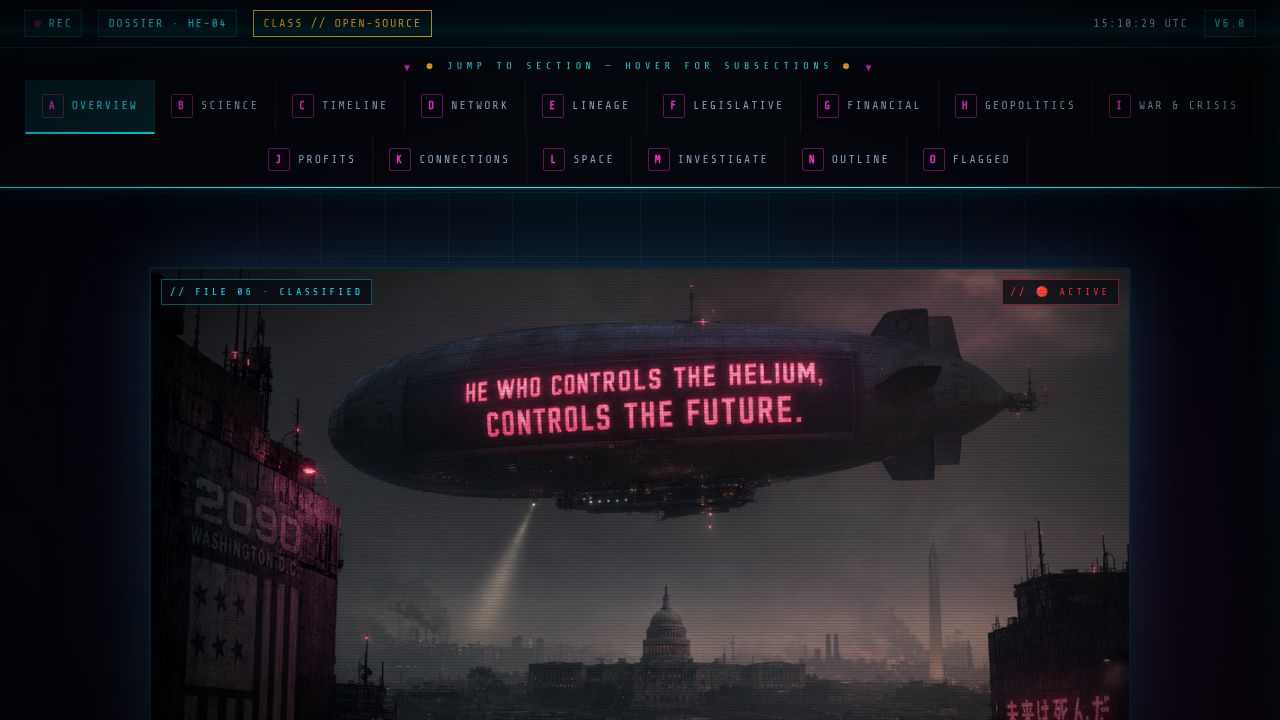
Task: Click the "A" badge on the Overview nav item
Action: pyautogui.click(x=52, y=105)
